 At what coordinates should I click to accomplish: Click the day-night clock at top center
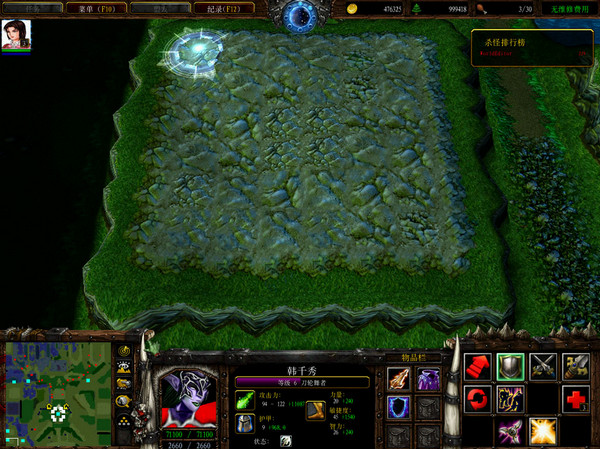pos(299,15)
